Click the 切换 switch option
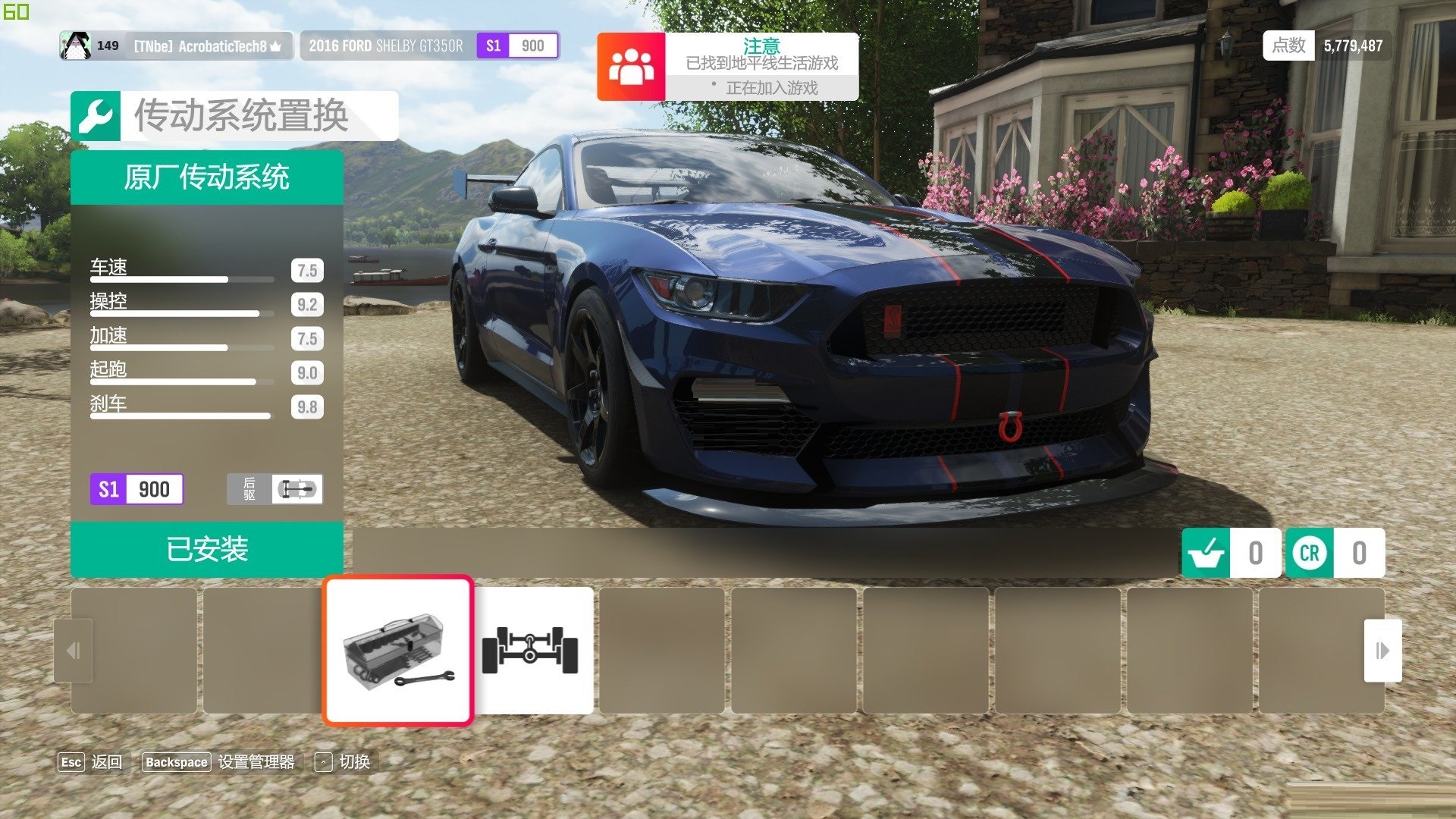 343,762
